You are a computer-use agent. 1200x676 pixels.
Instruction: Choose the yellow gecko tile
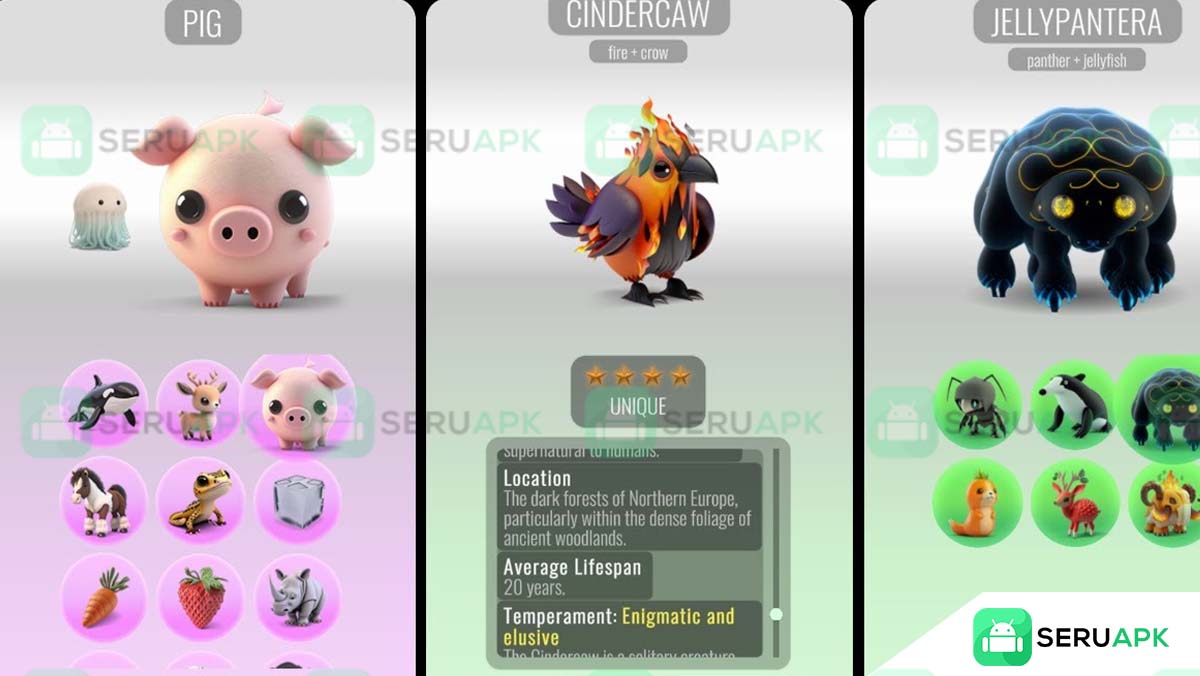coord(200,499)
